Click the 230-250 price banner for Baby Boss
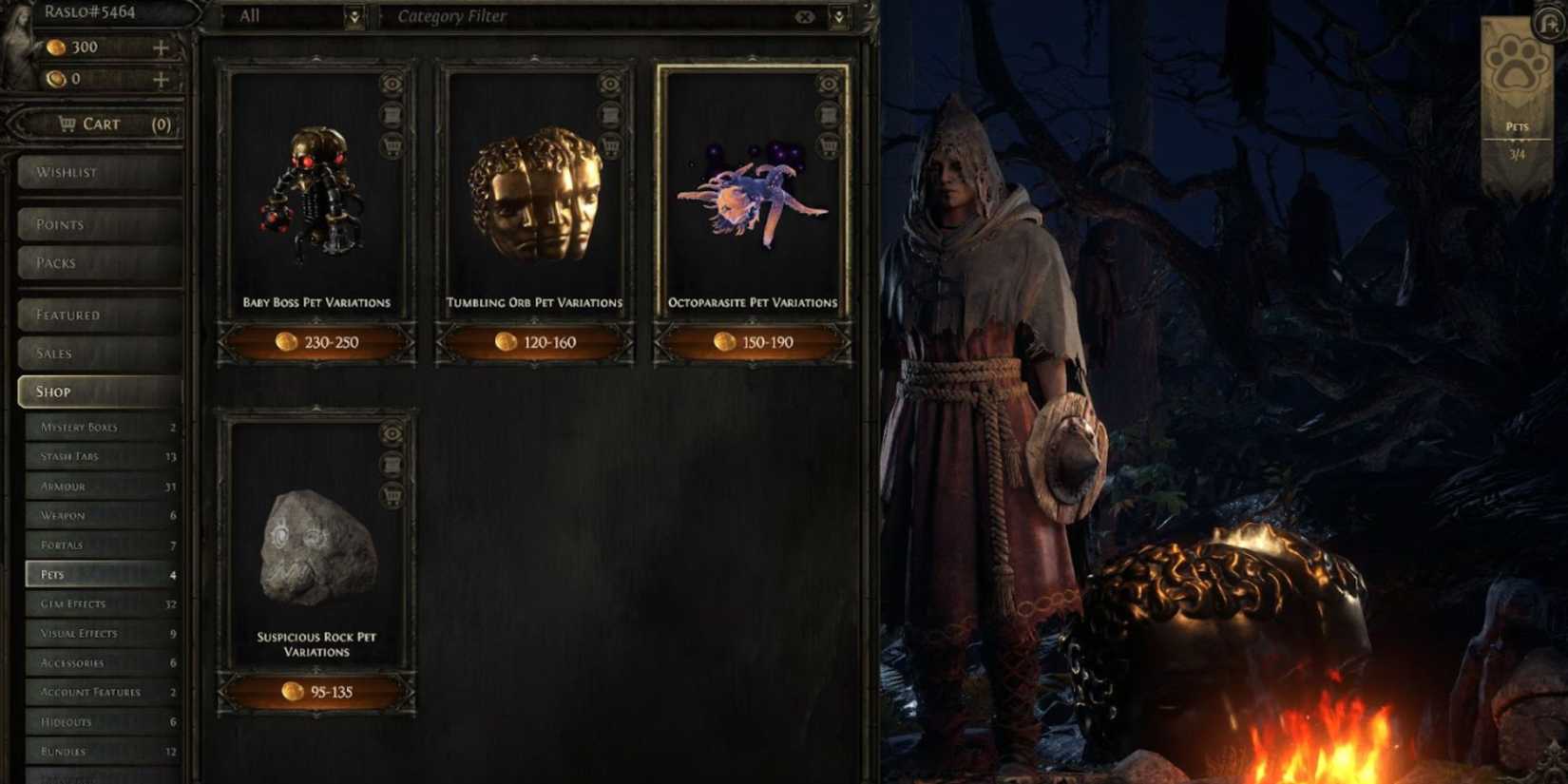The image size is (1568, 784). 316,342
